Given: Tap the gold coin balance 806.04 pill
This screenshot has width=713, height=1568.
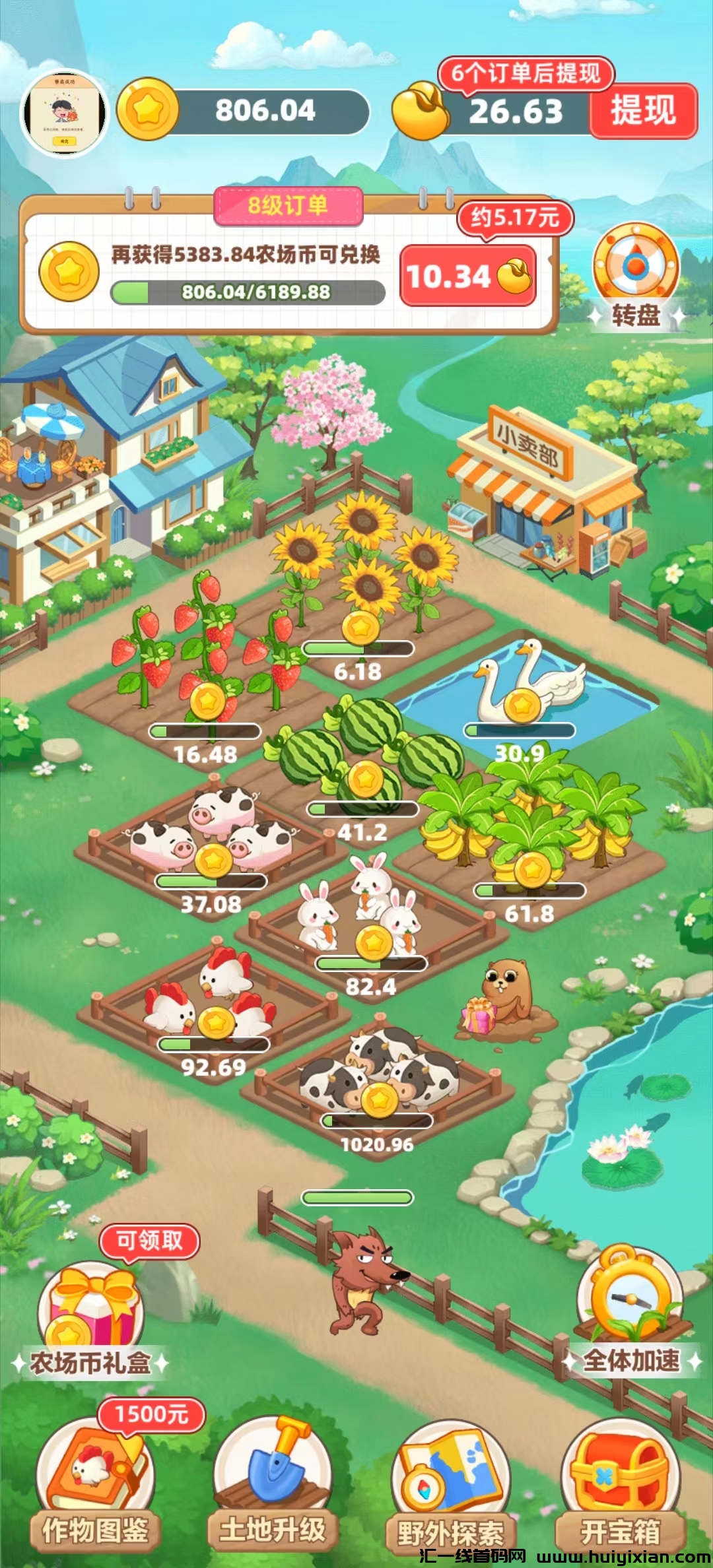Looking at the screenshot, I should point(244,111).
